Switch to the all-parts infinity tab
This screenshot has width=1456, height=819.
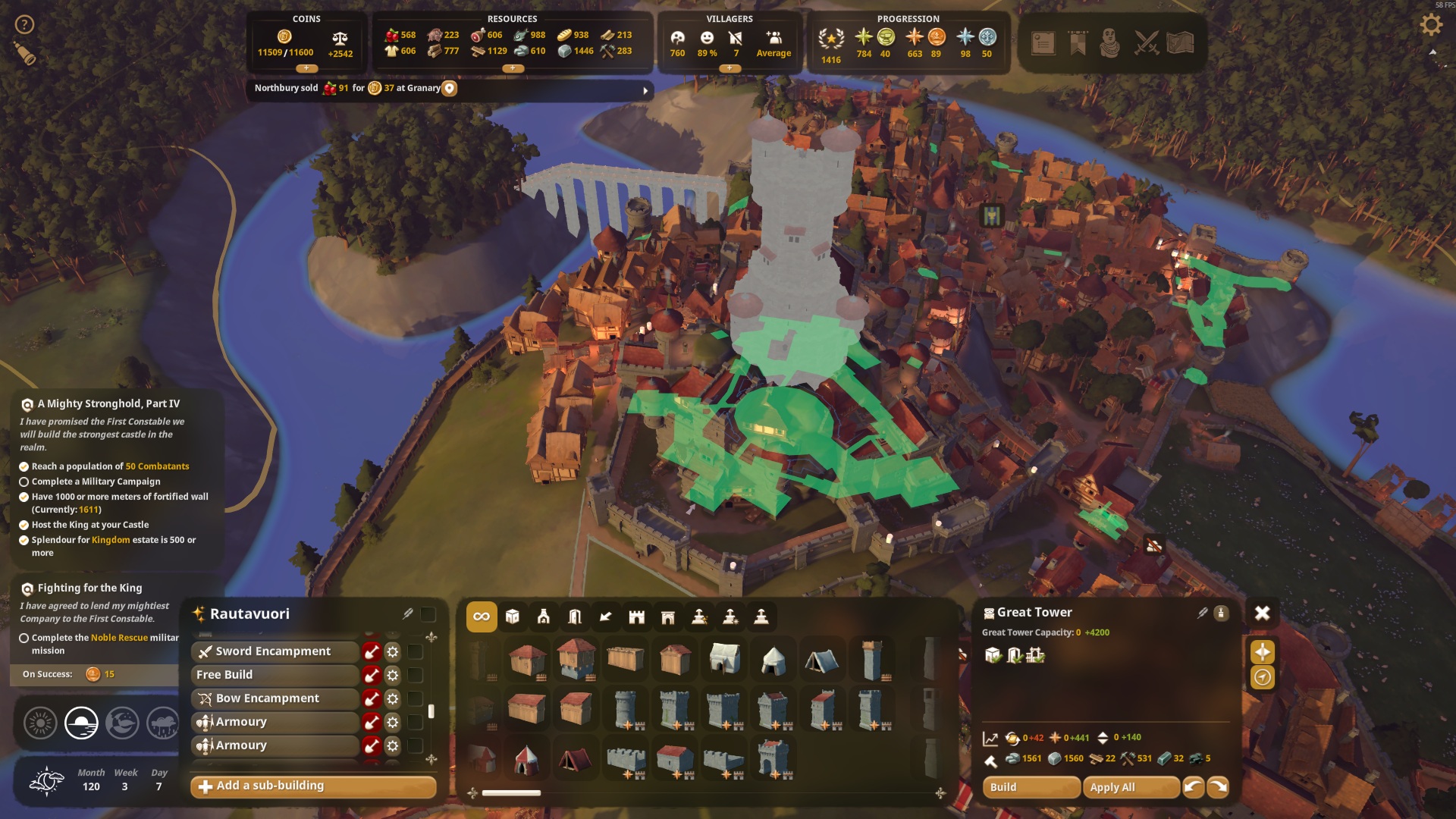[x=482, y=617]
